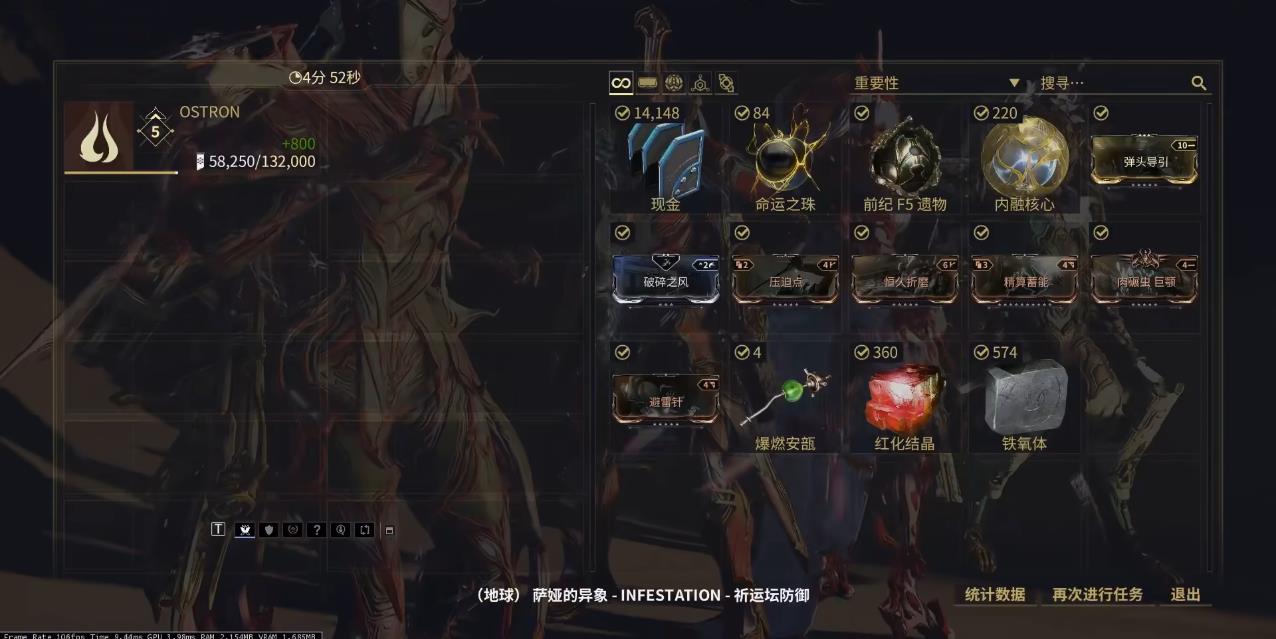Pick the 弹头导引 mod card

(1145, 161)
